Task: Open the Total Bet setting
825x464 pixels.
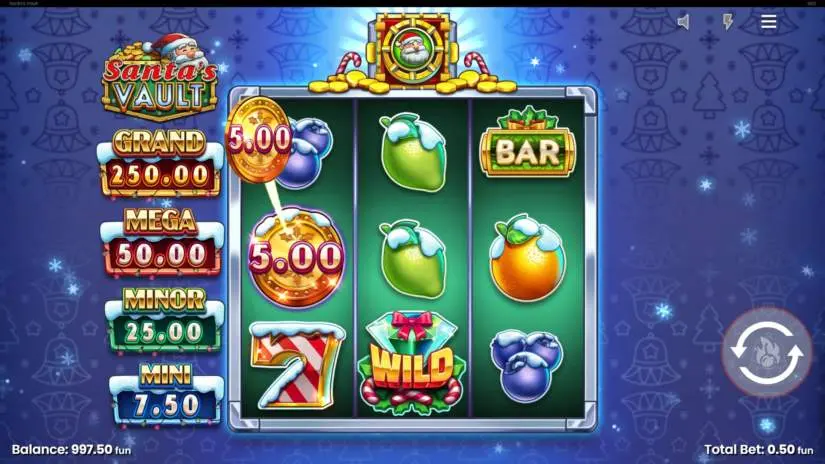Action: pyautogui.click(x=759, y=450)
